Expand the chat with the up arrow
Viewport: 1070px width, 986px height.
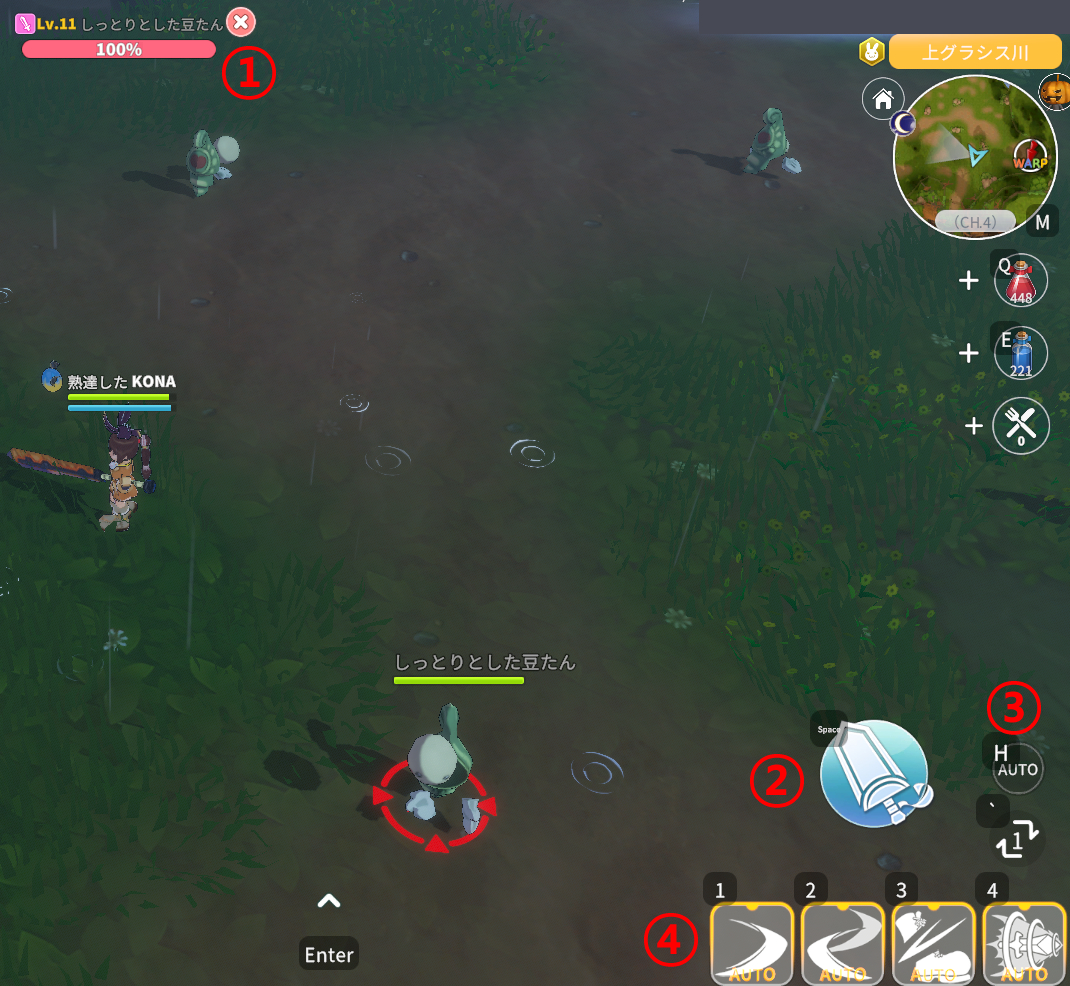click(x=328, y=902)
